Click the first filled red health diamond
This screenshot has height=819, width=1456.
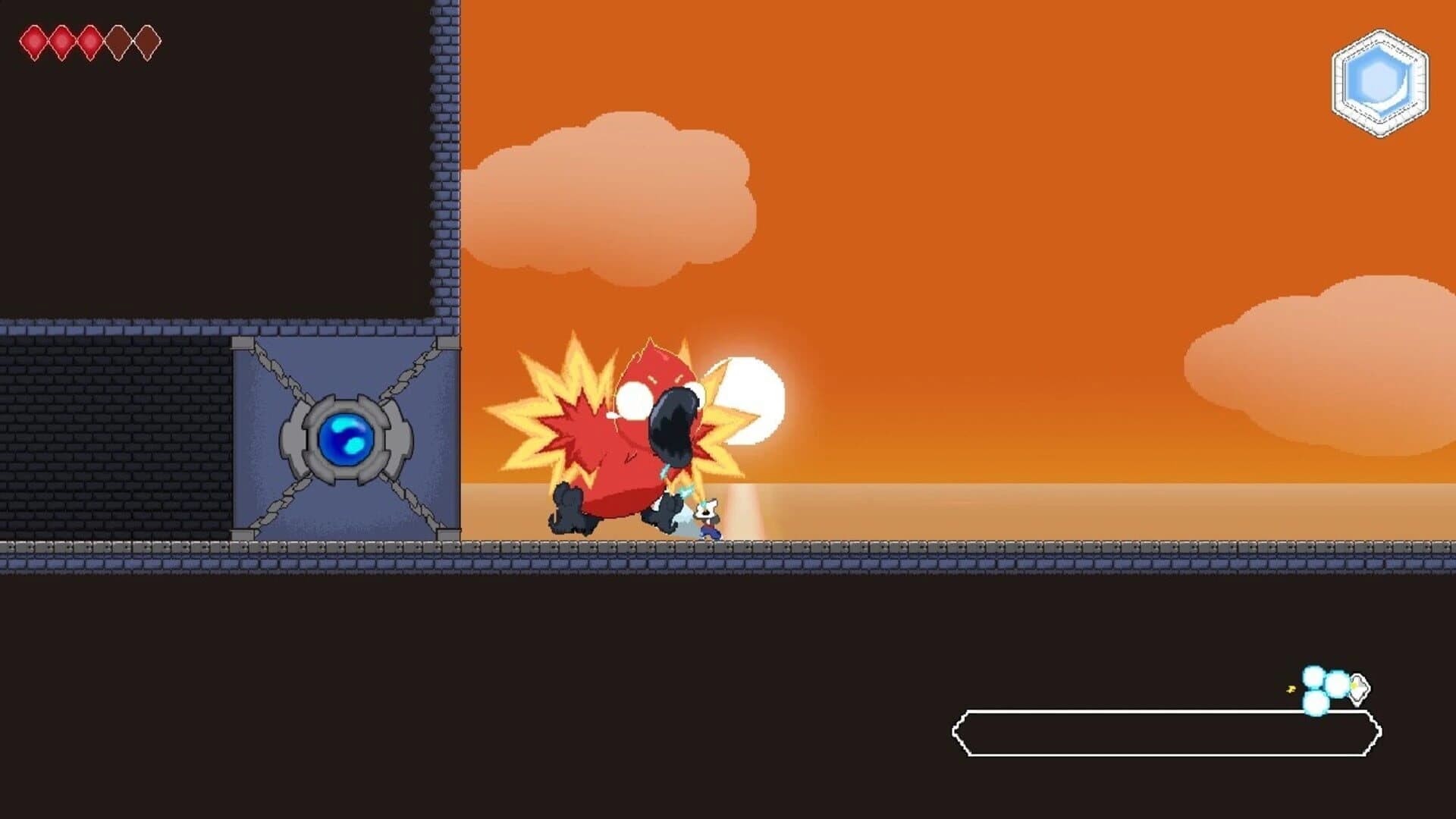click(34, 42)
